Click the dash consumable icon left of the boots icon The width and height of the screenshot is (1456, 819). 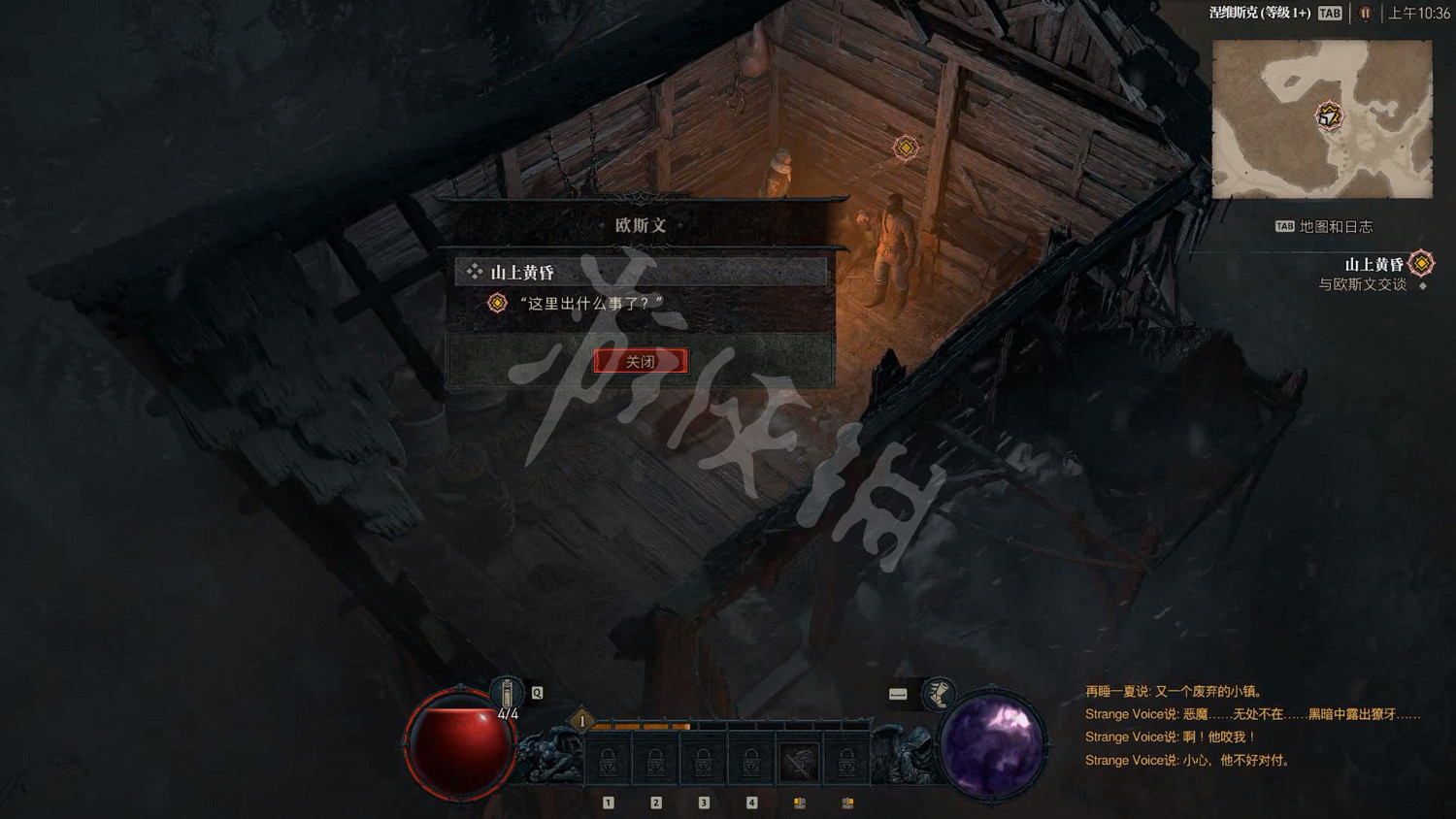(899, 693)
